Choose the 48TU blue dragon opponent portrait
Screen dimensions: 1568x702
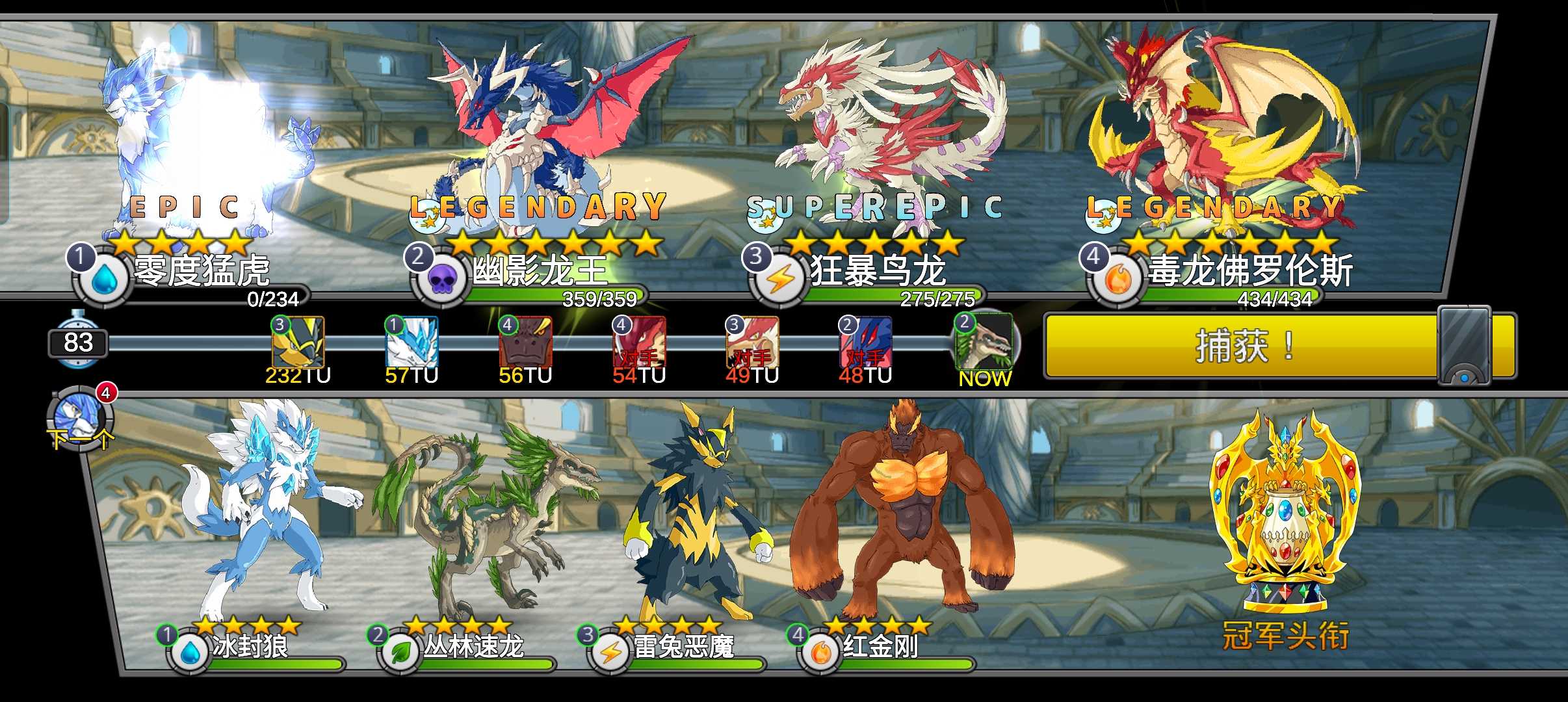865,343
